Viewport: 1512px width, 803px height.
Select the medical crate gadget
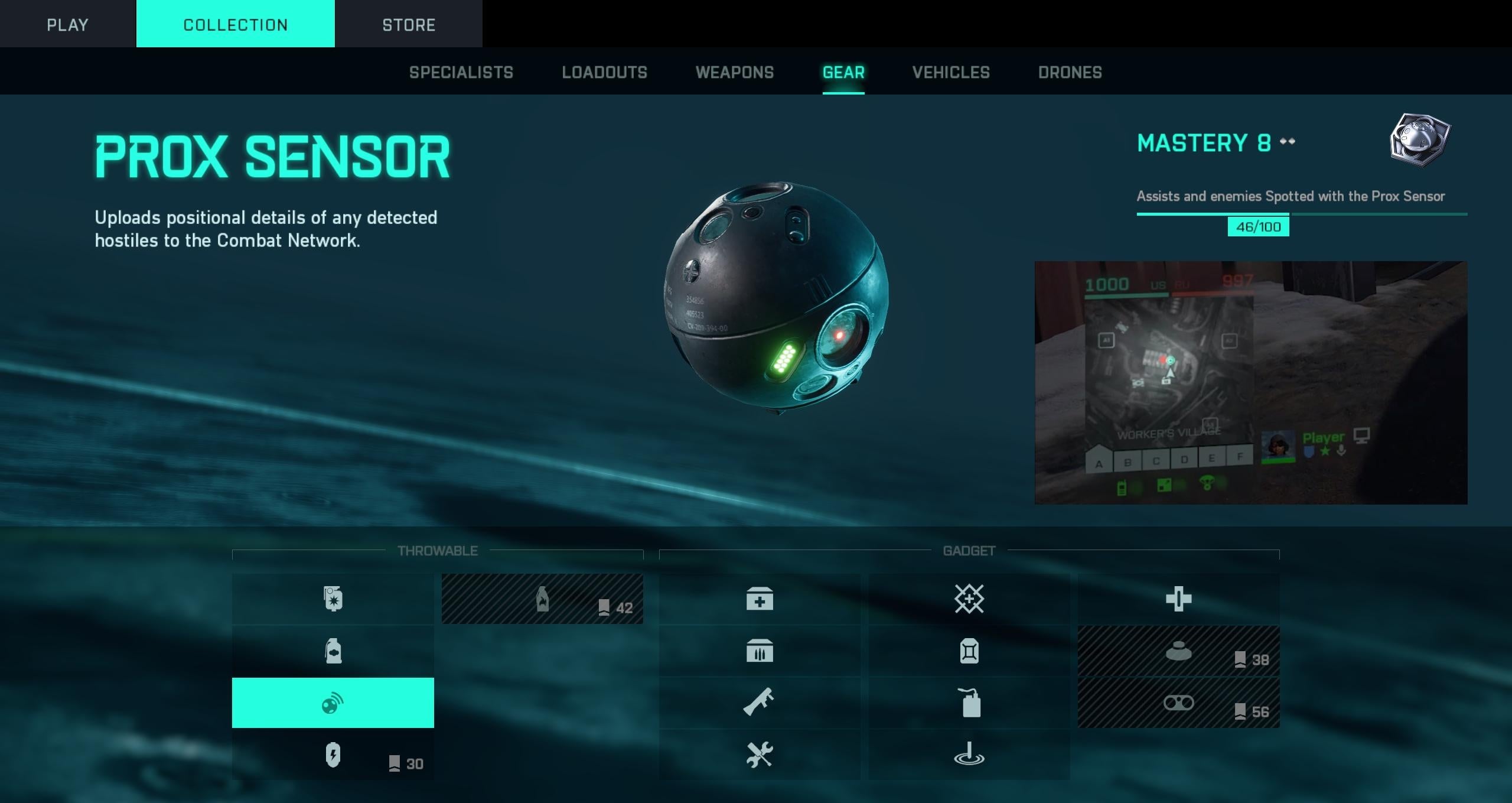(x=760, y=599)
